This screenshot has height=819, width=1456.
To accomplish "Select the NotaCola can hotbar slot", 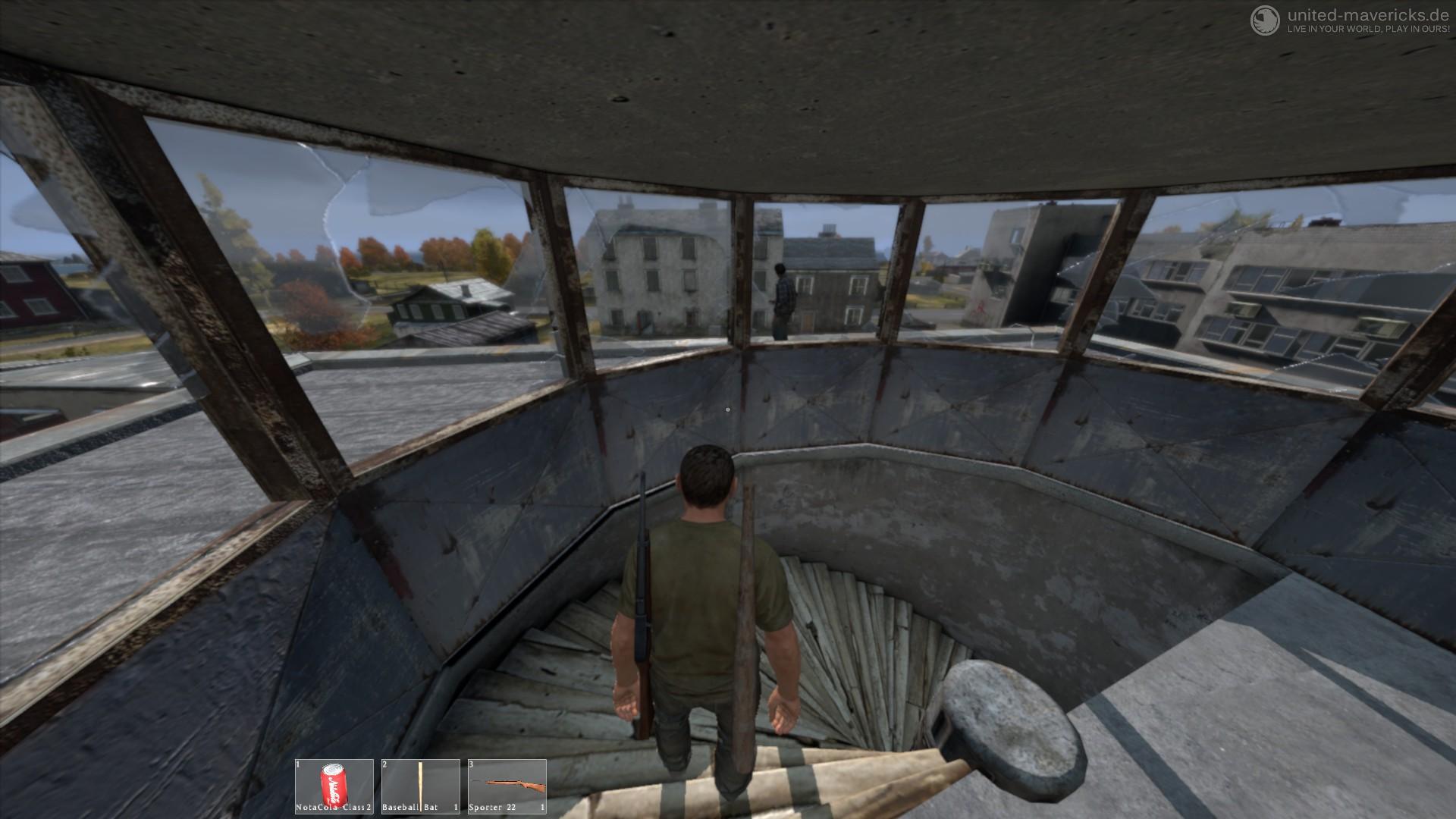I will [334, 786].
